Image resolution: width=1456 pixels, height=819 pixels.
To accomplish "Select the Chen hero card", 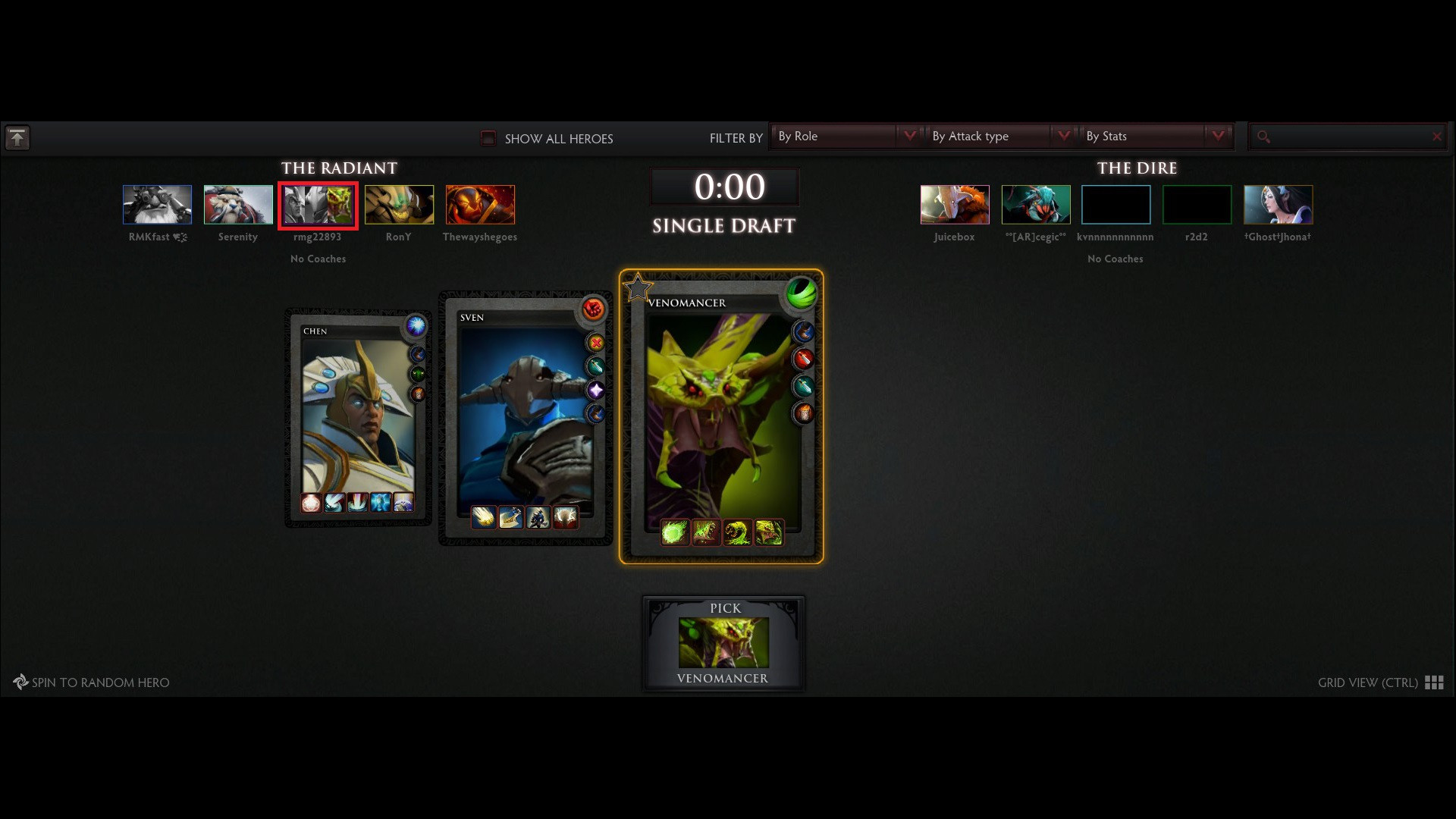I will (358, 416).
